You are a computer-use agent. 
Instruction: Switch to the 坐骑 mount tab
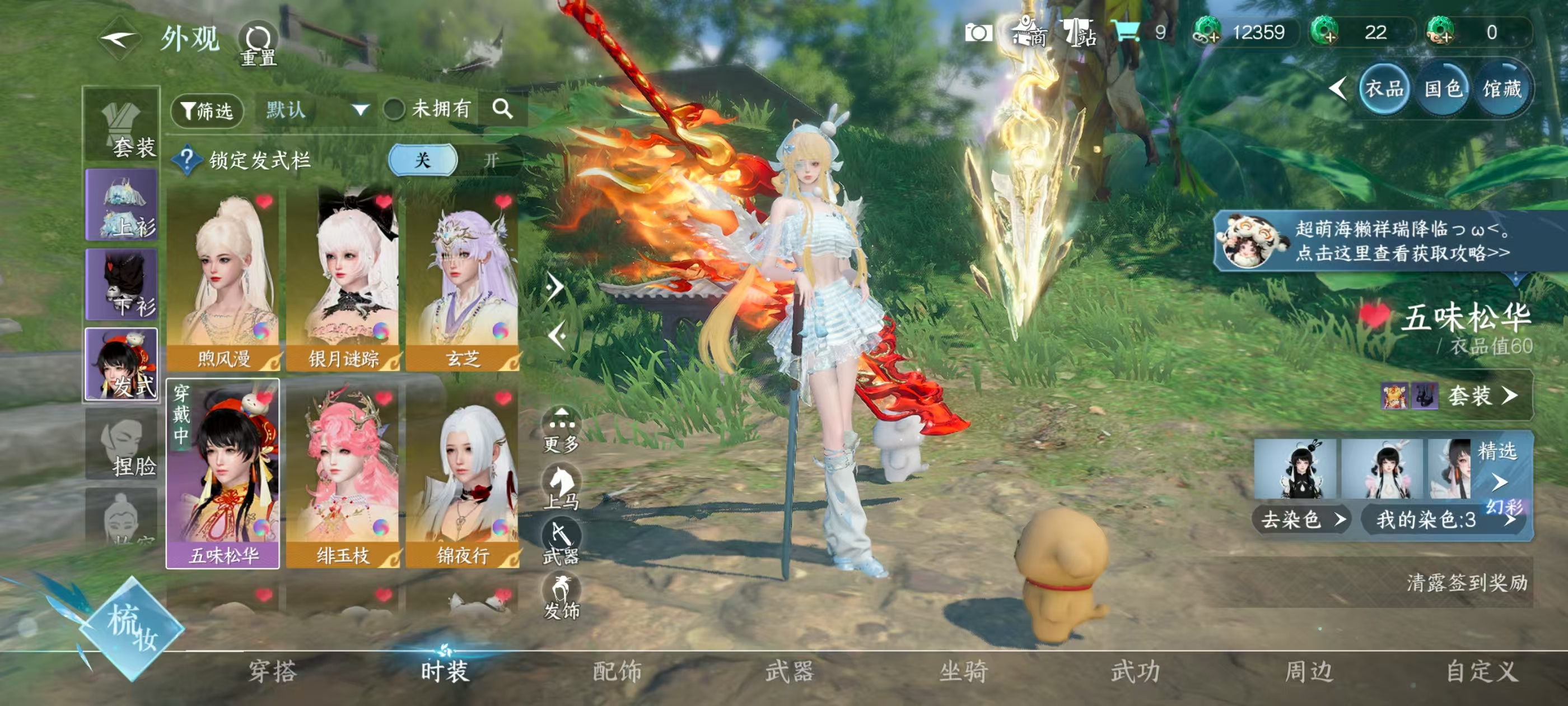(x=963, y=672)
